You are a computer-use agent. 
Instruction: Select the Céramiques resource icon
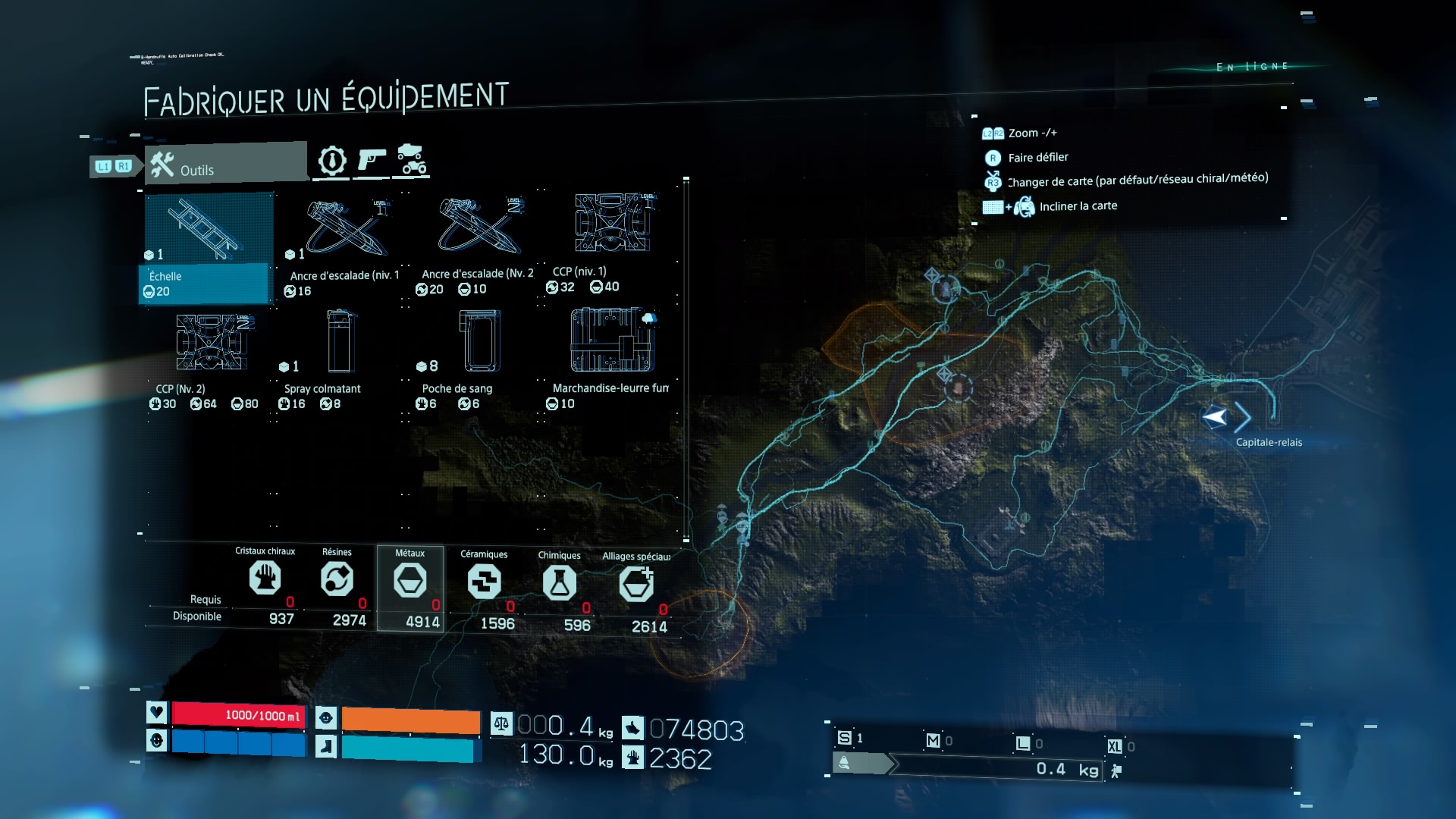click(x=484, y=582)
